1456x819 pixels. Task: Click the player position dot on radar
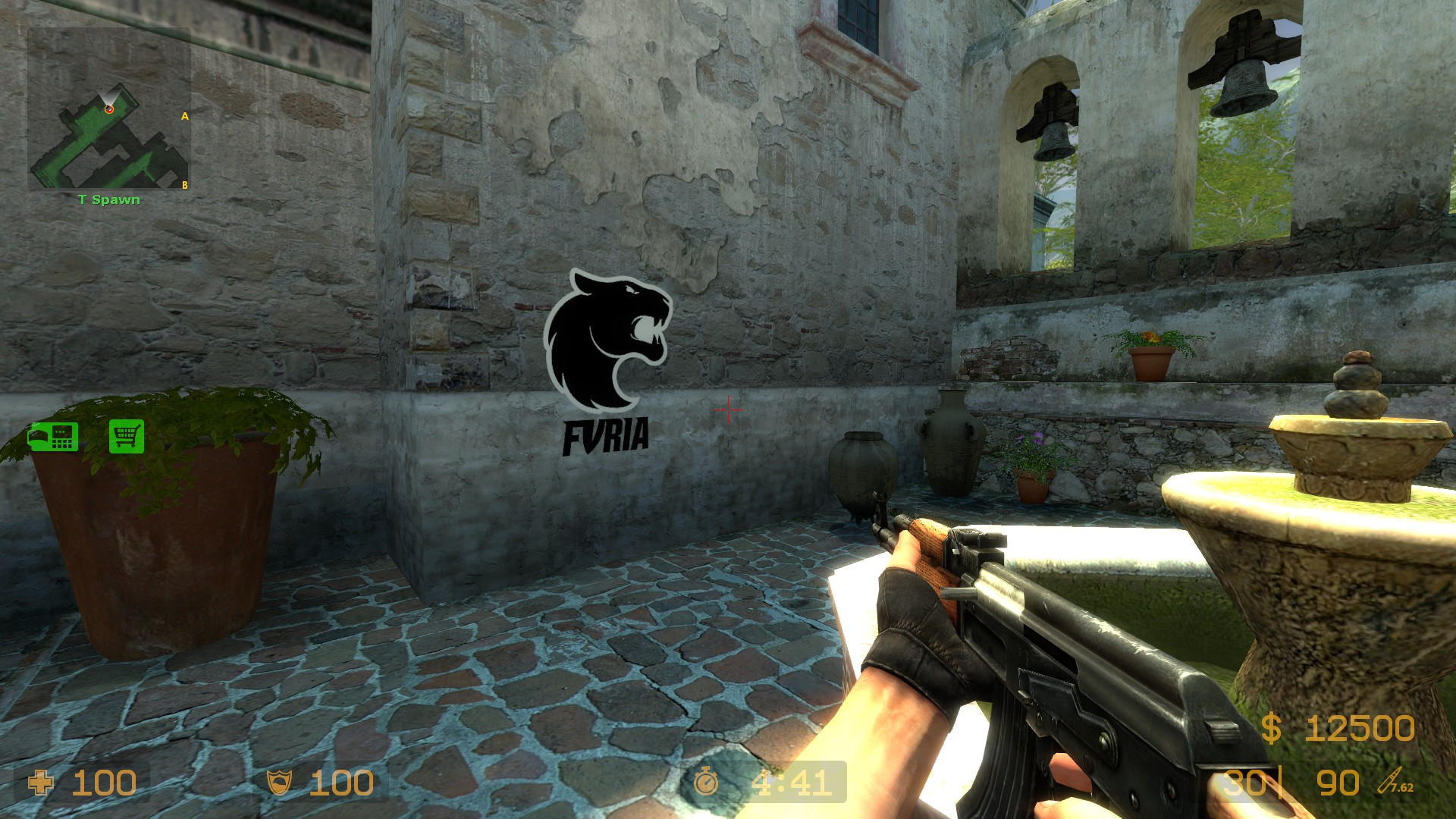(x=108, y=109)
